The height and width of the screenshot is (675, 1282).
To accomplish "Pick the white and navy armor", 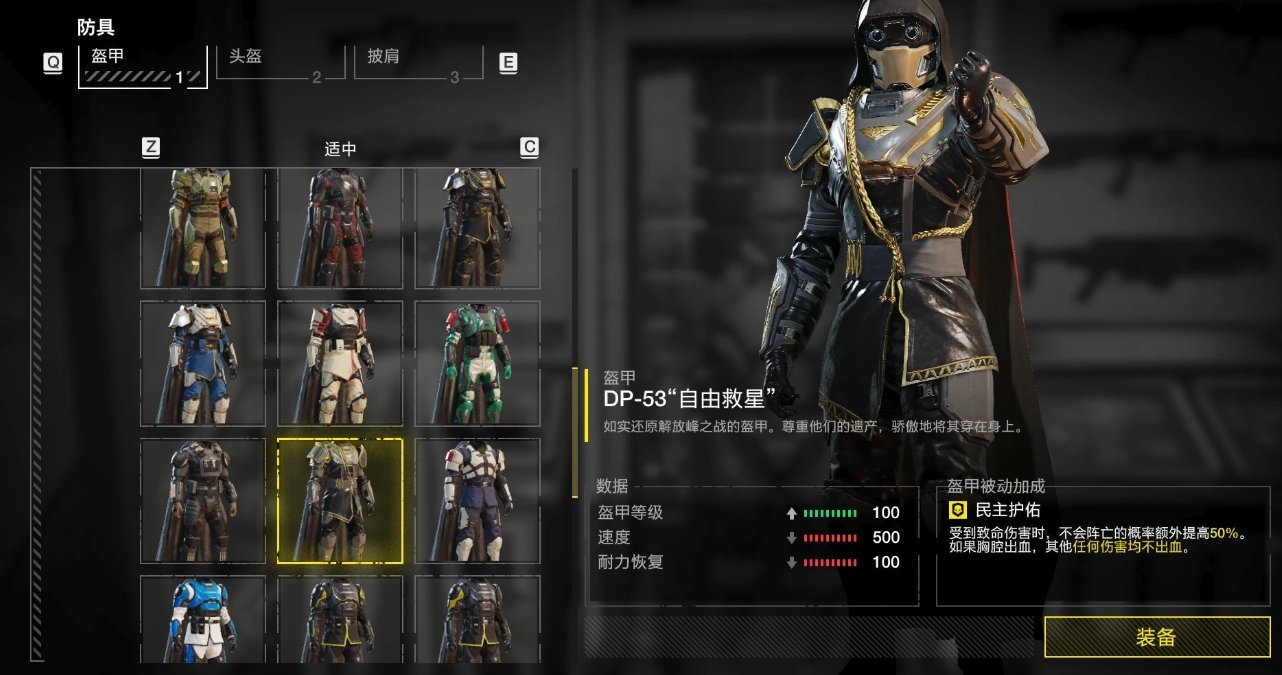I will coord(477,500).
